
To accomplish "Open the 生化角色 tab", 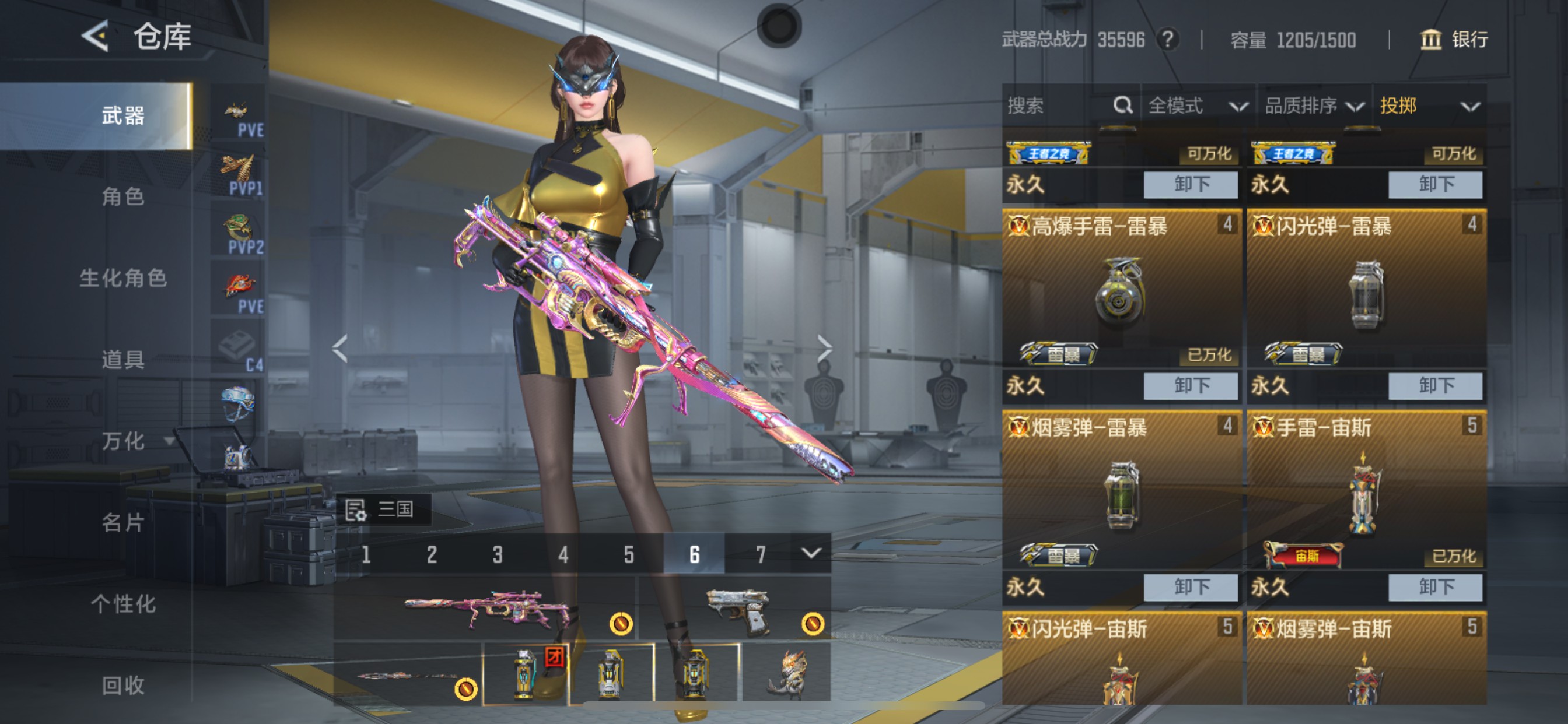I will [123, 278].
